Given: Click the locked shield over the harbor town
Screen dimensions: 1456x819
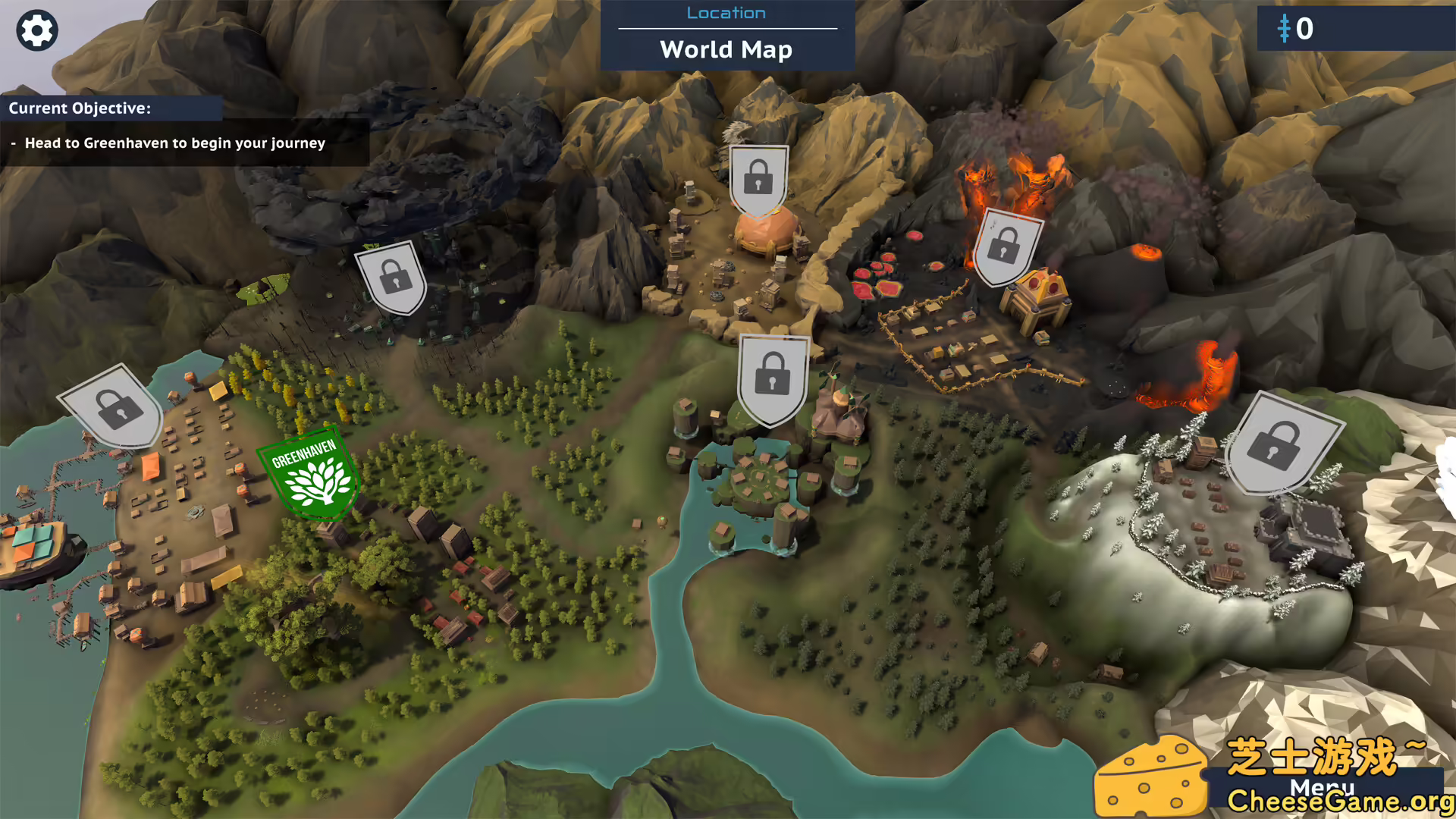Looking at the screenshot, I should tap(115, 407).
